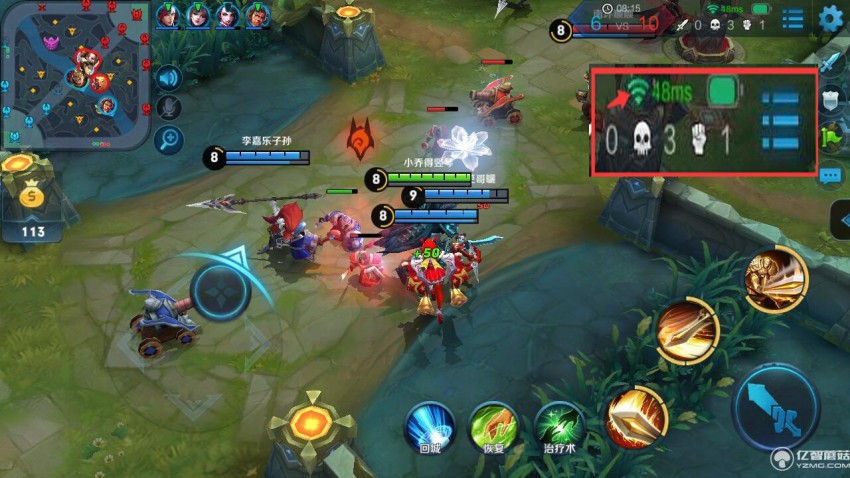Open the gold coin shop
Screen dimensions: 850x478
point(33,197)
